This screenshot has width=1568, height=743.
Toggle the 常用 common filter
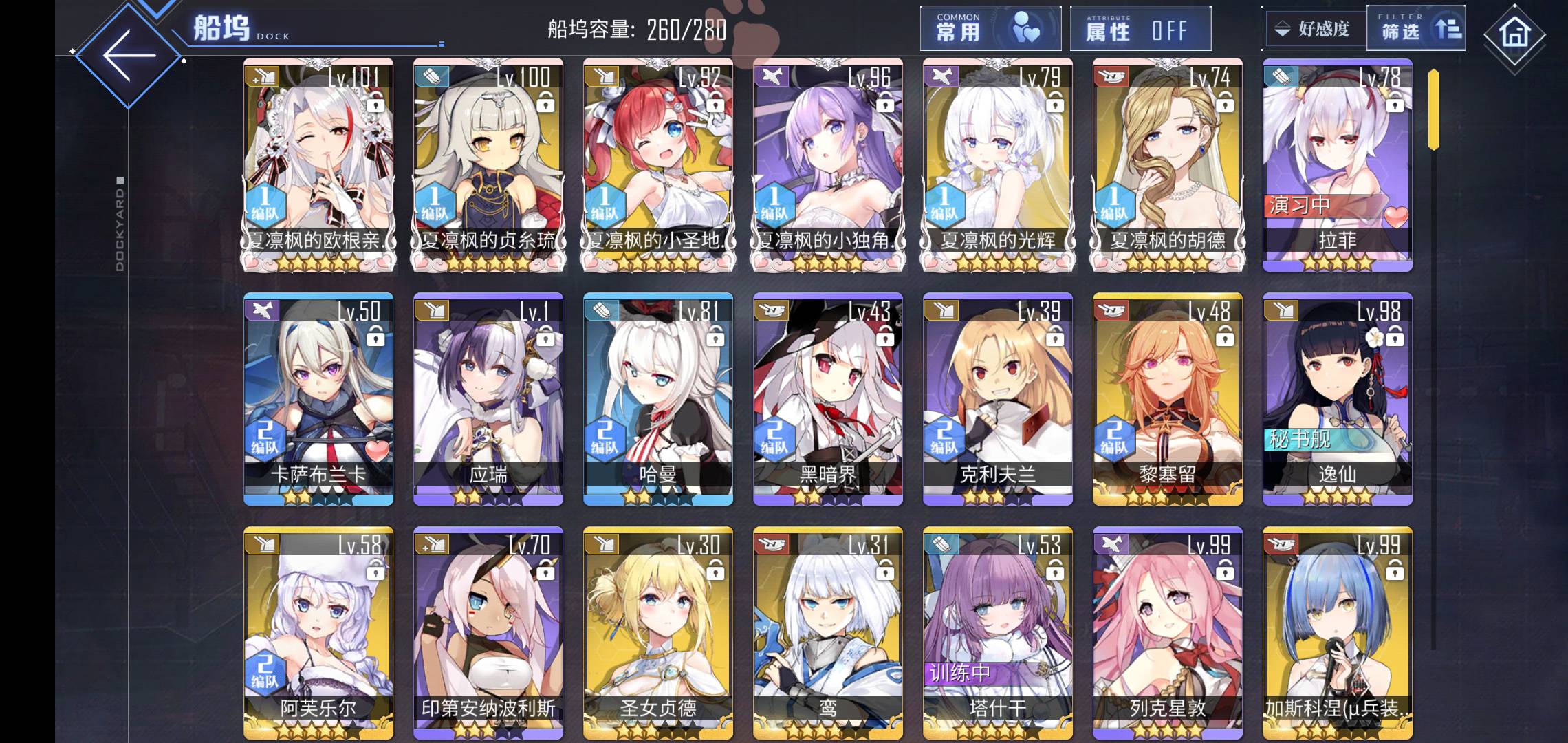click(x=990, y=29)
